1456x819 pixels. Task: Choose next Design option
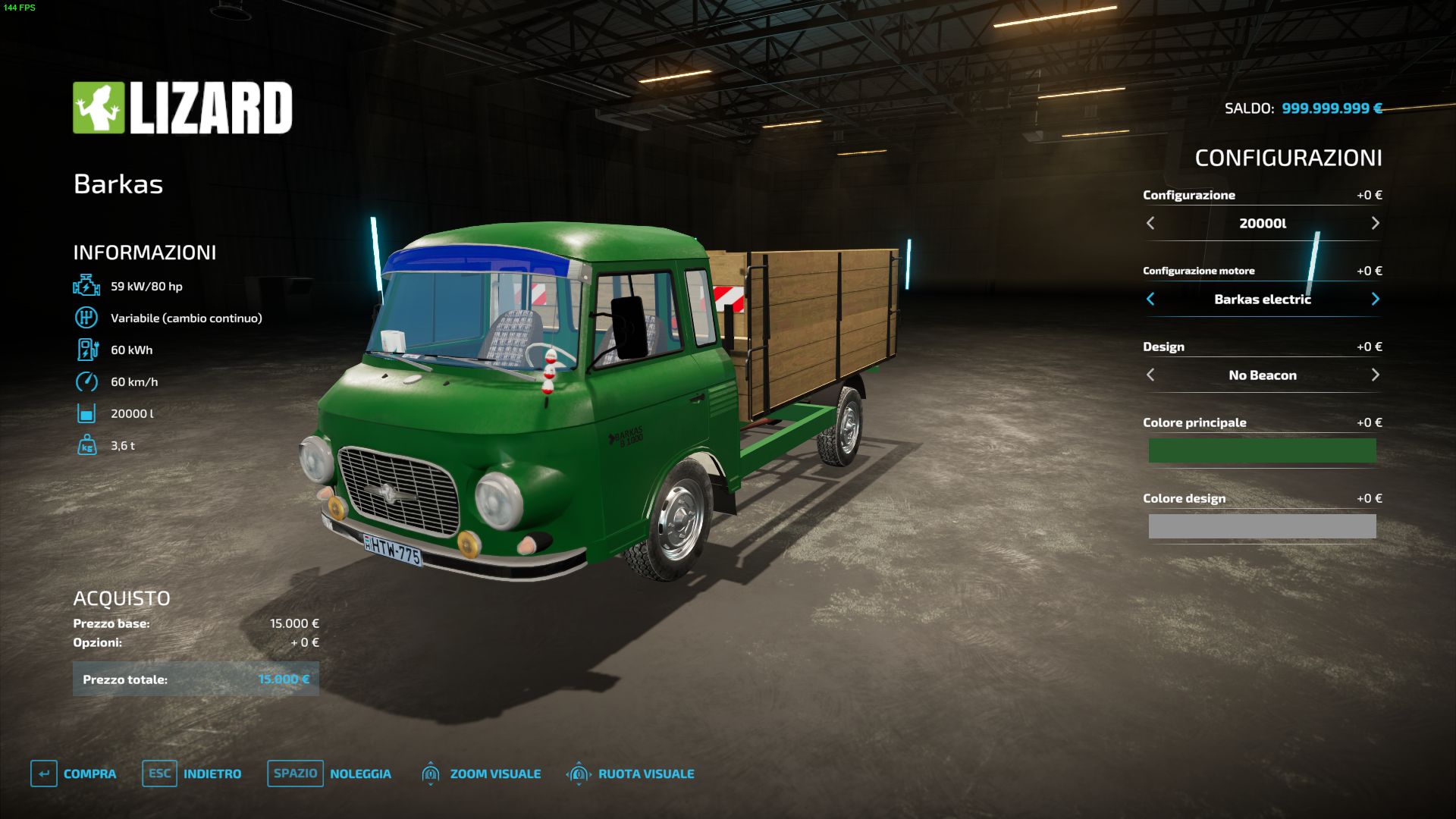coord(1375,375)
